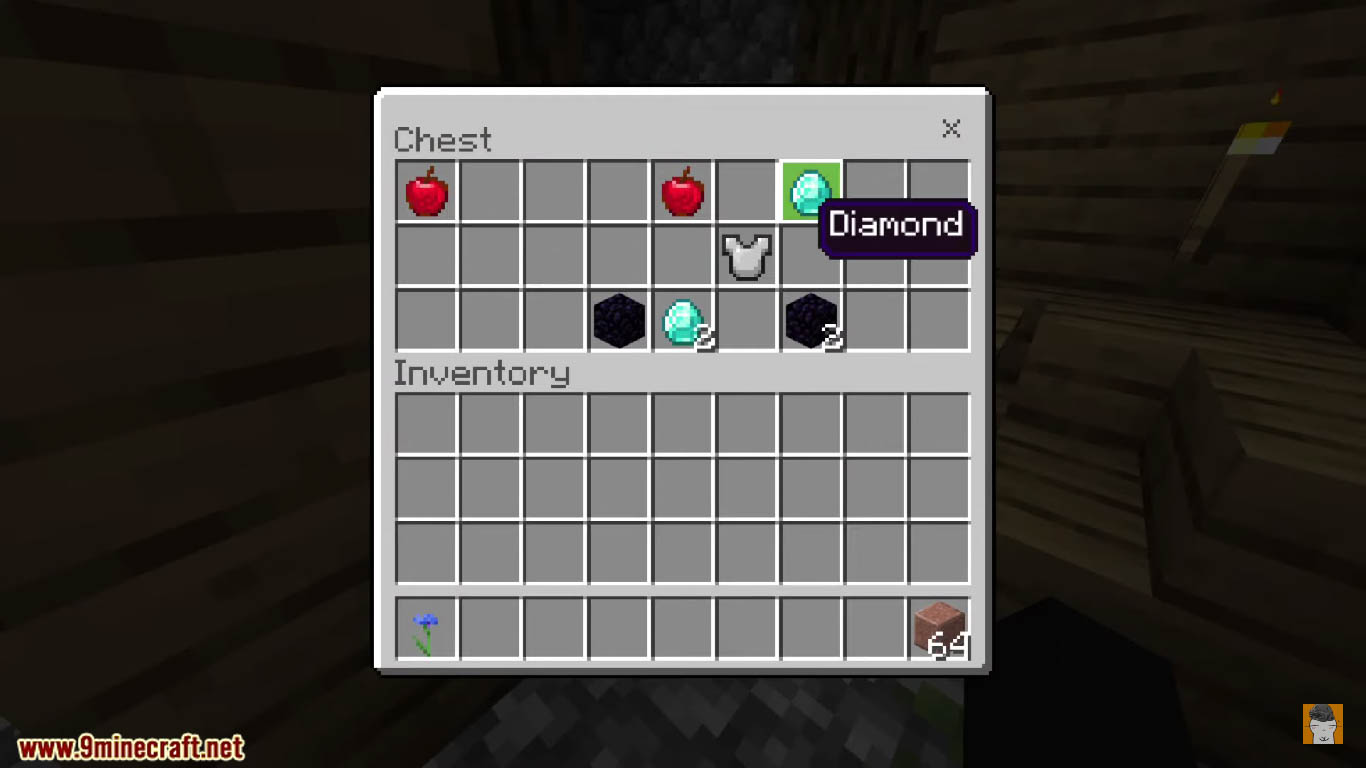Take the chainmail chestplate from the chest
Viewport: 1366px width, 768px height.
[x=746, y=257]
